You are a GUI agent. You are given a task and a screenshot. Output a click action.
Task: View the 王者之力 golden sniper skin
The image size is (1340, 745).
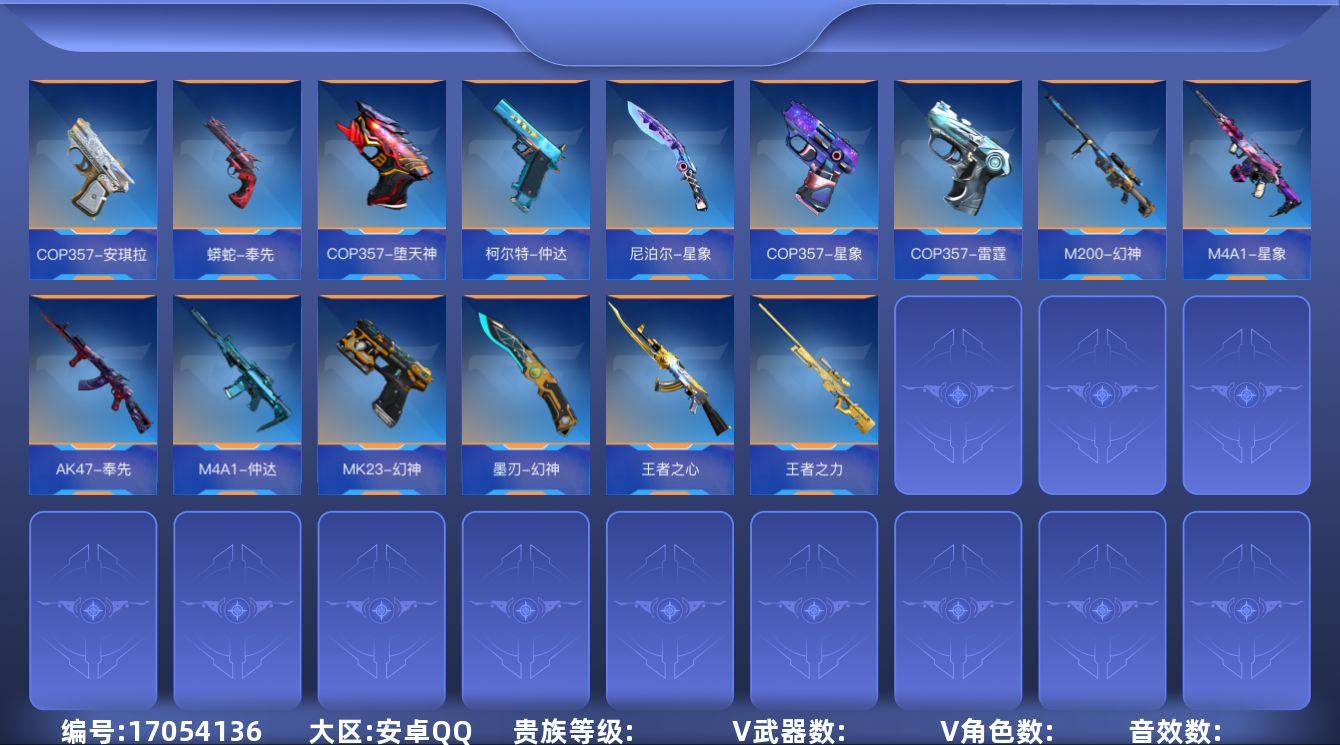click(813, 390)
